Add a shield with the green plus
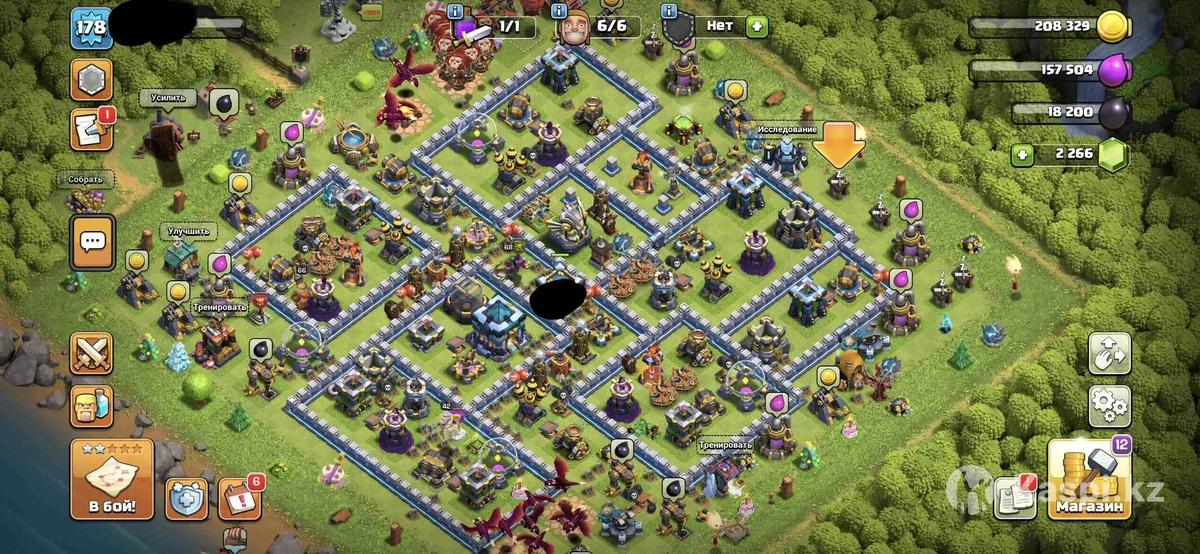 [x=756, y=25]
